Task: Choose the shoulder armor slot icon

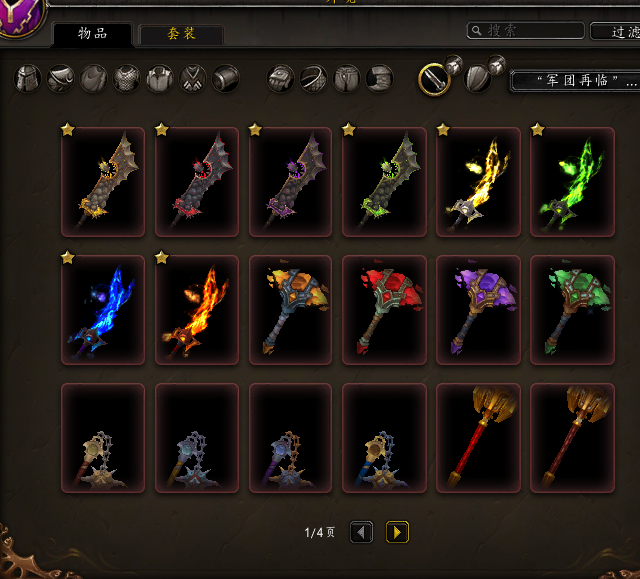Action: (61, 78)
